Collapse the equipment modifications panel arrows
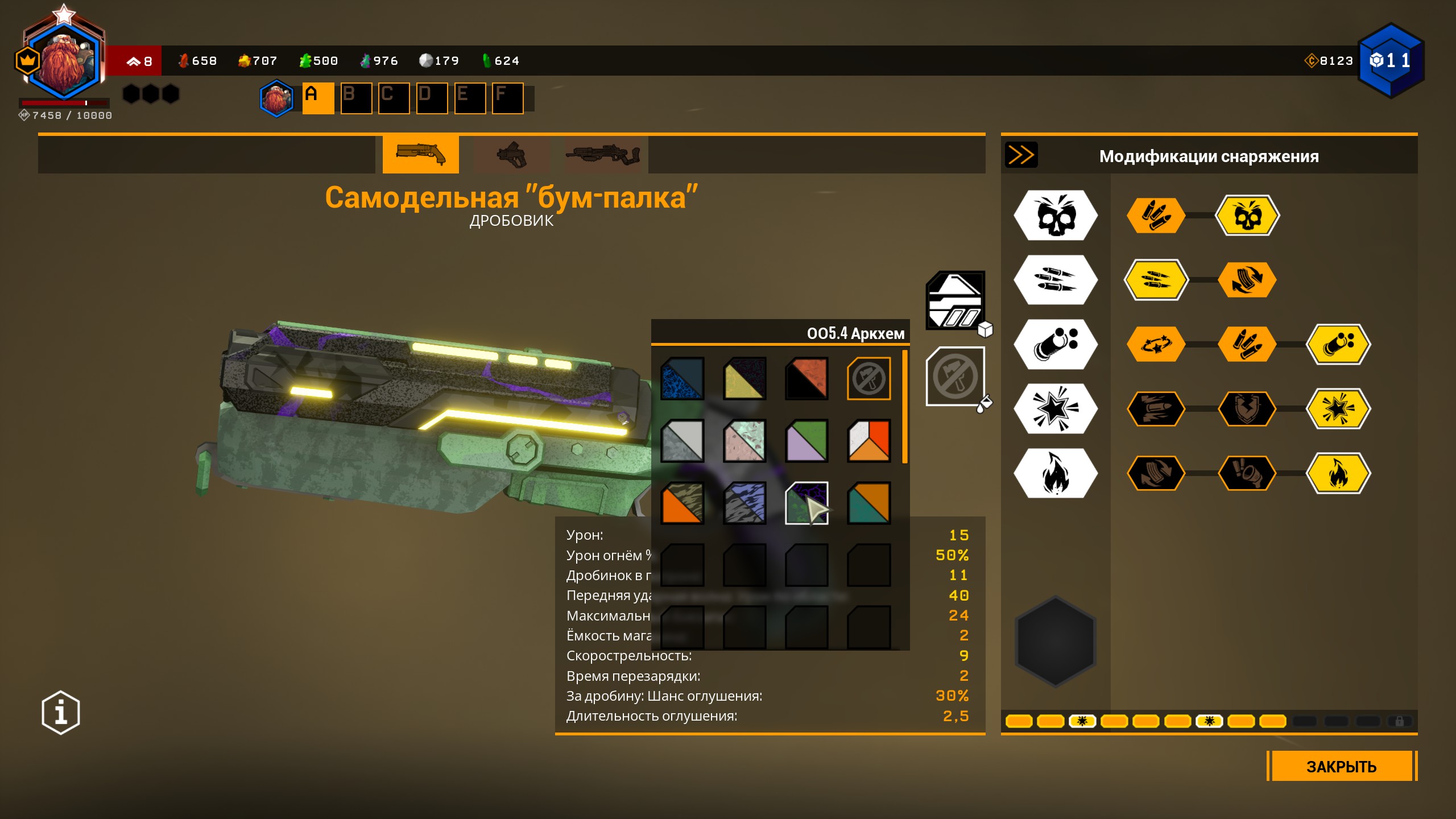The height and width of the screenshot is (819, 1456). [1021, 155]
